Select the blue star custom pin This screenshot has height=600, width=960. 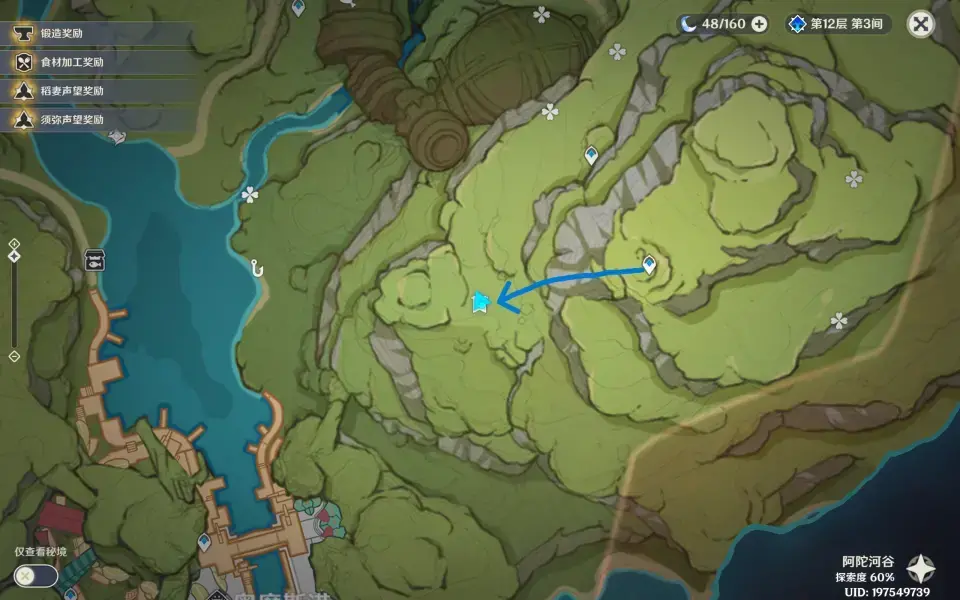(x=480, y=302)
